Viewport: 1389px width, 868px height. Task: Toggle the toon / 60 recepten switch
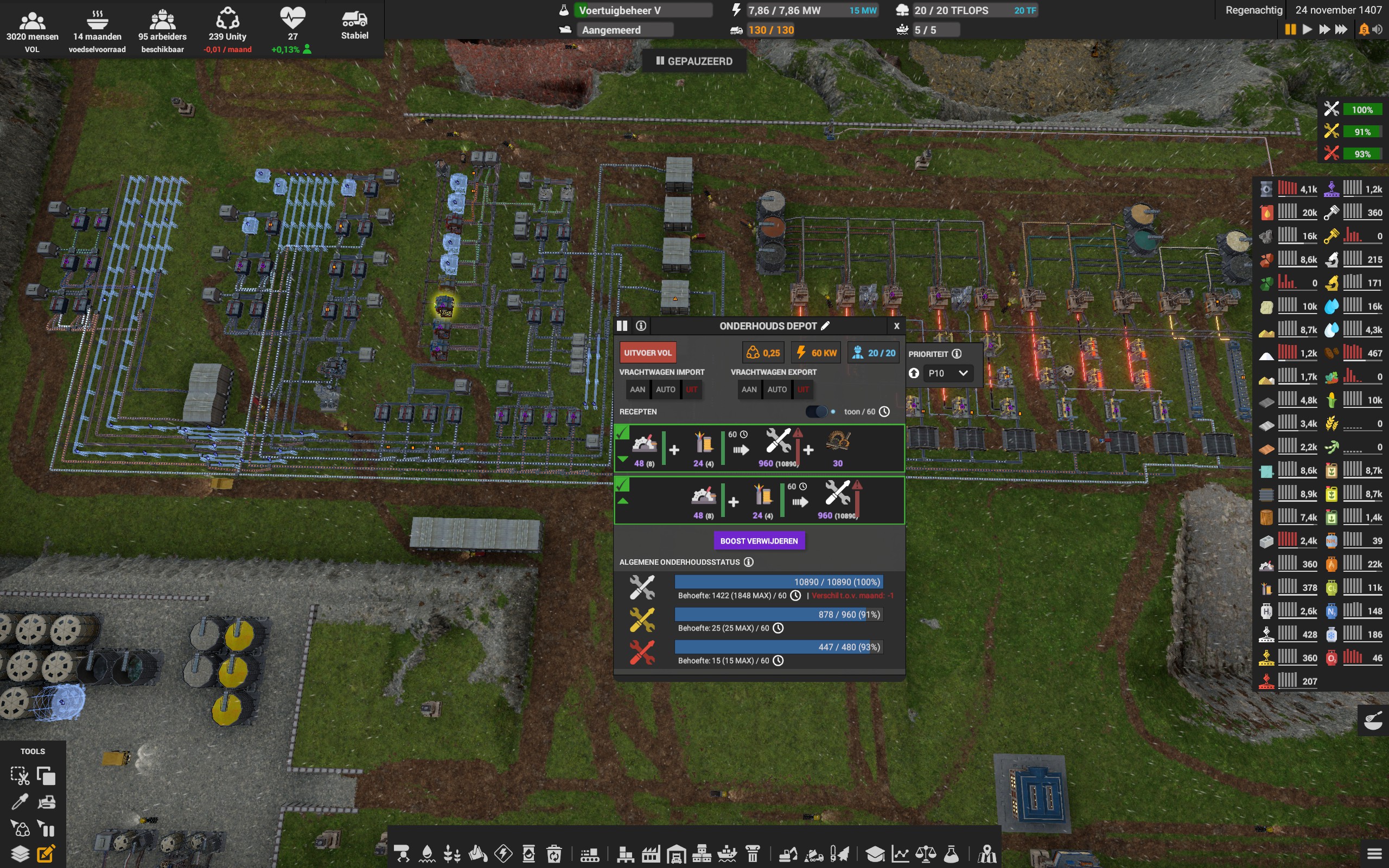pyautogui.click(x=817, y=412)
